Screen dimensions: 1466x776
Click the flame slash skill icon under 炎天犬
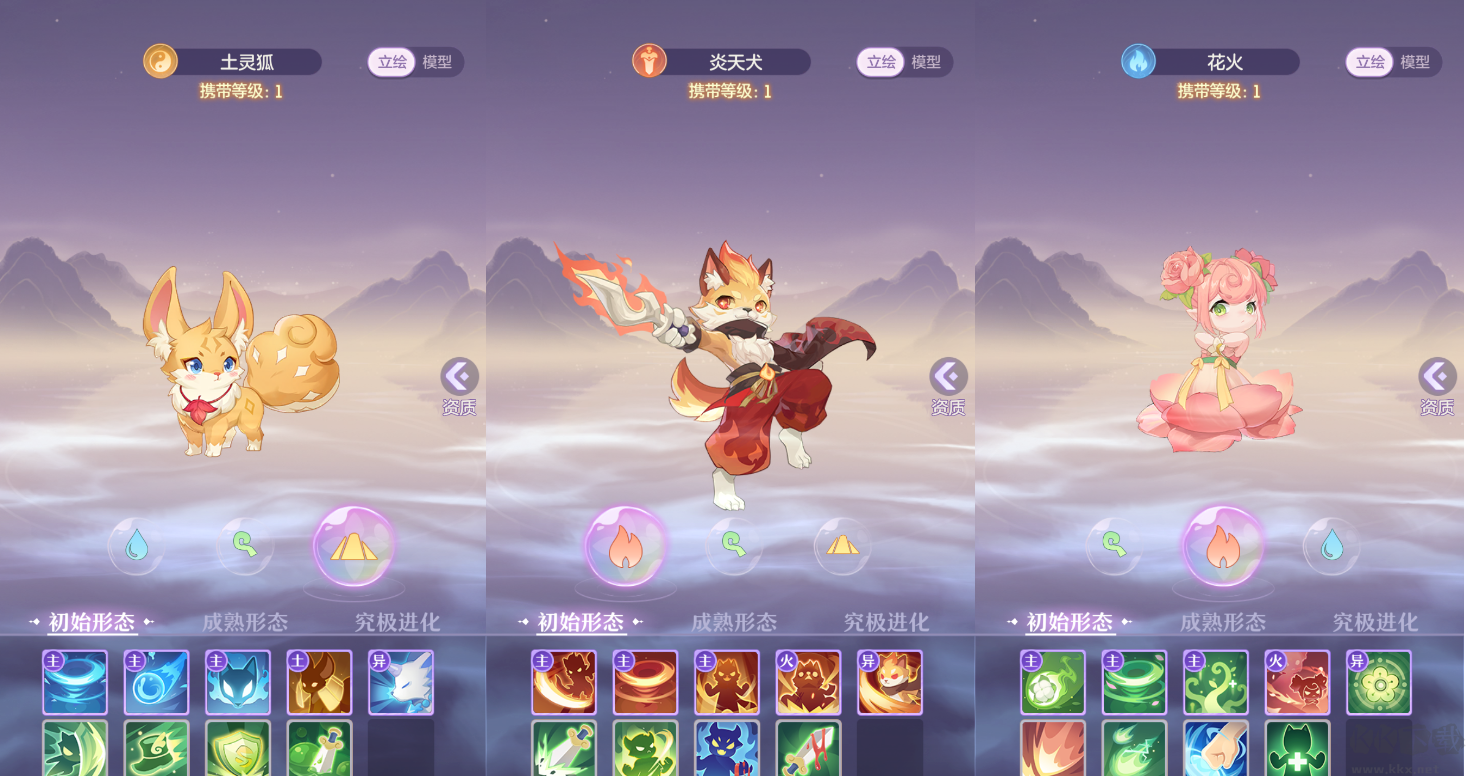coord(565,680)
